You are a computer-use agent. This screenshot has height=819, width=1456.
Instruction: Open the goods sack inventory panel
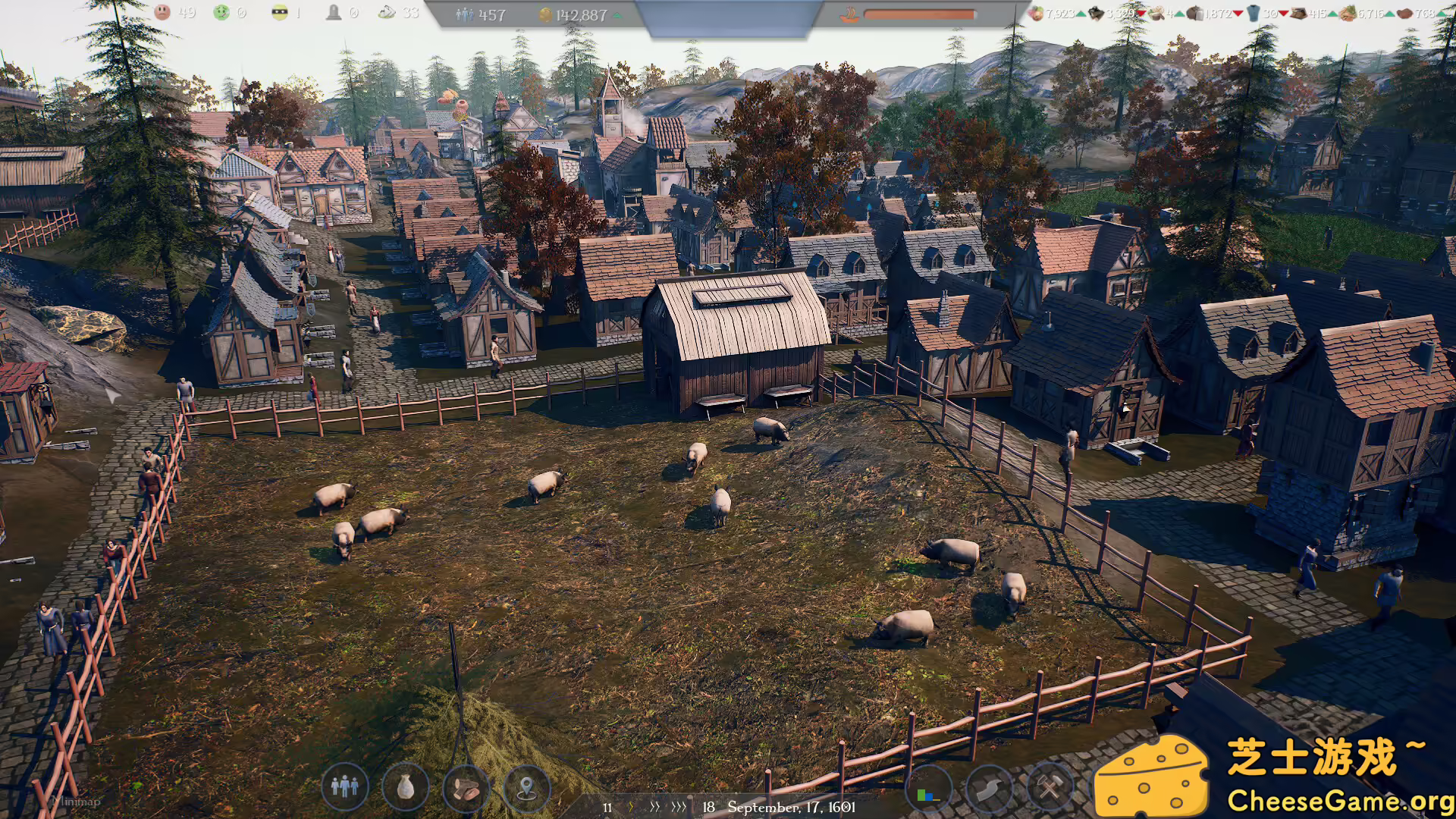(x=404, y=789)
